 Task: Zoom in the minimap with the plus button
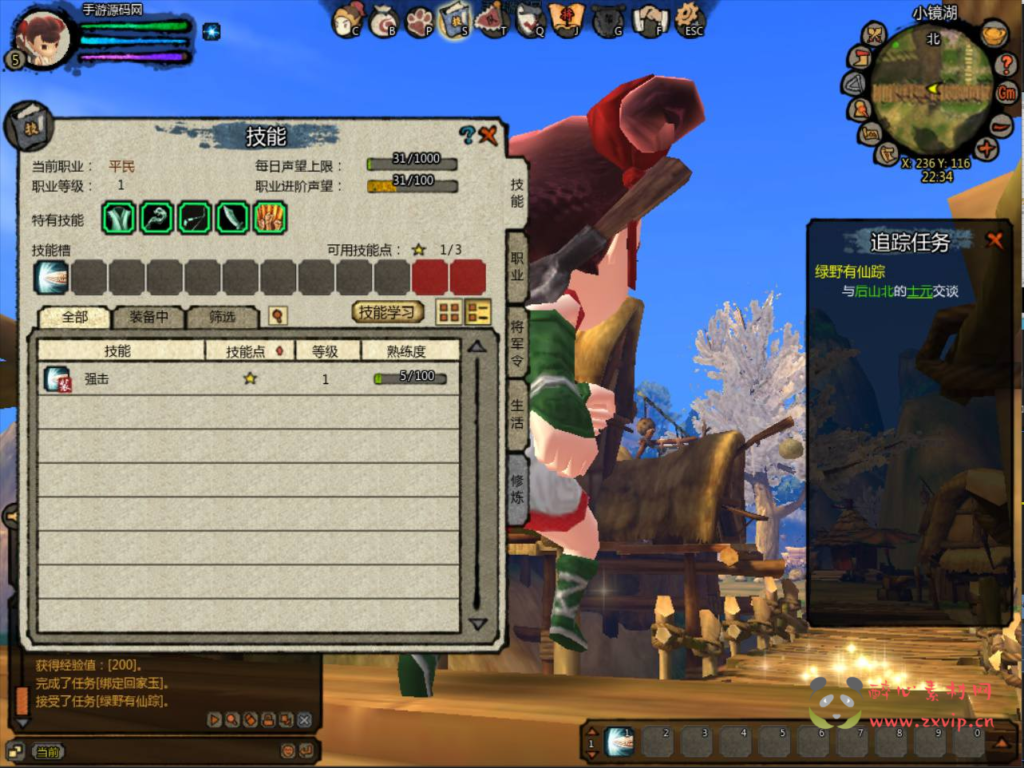(987, 150)
